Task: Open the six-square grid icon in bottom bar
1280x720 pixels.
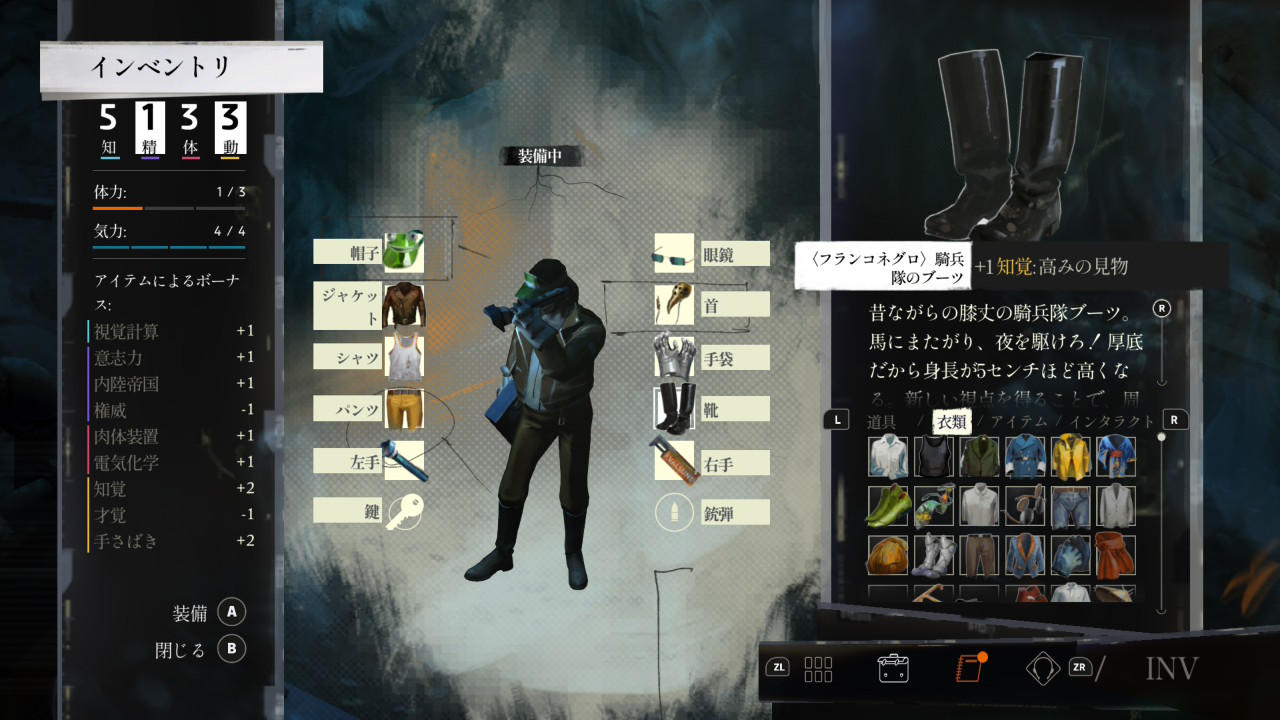Action: [x=818, y=668]
